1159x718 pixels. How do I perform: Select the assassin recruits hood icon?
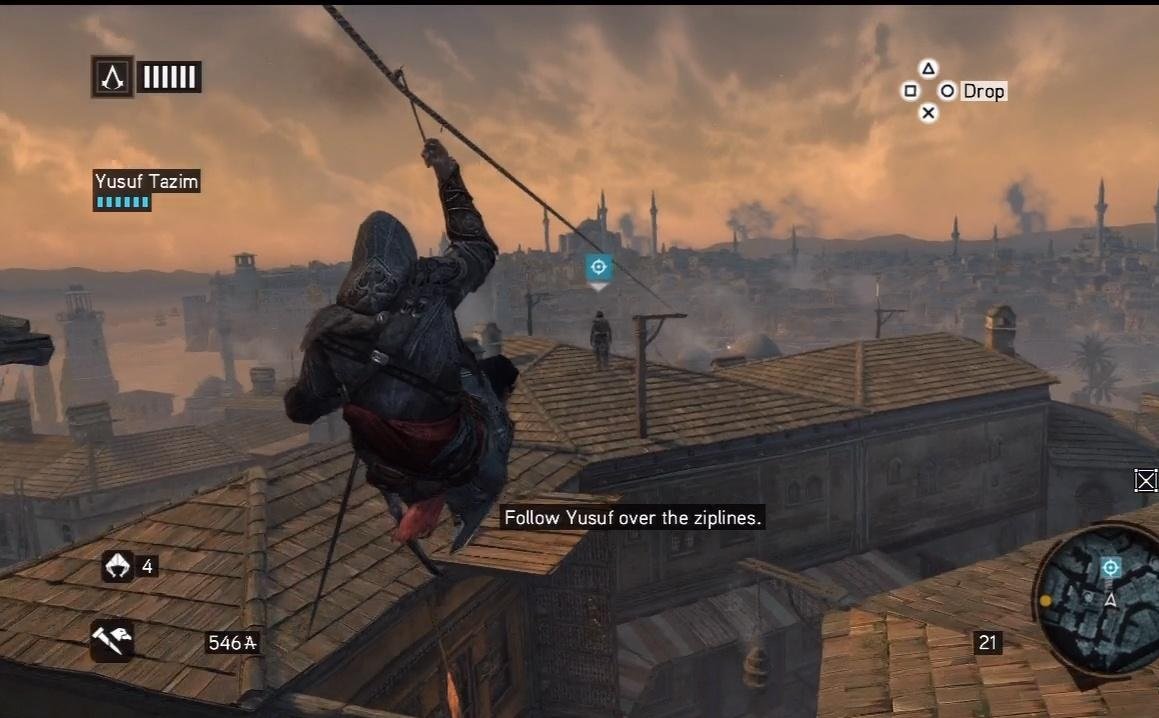(117, 566)
